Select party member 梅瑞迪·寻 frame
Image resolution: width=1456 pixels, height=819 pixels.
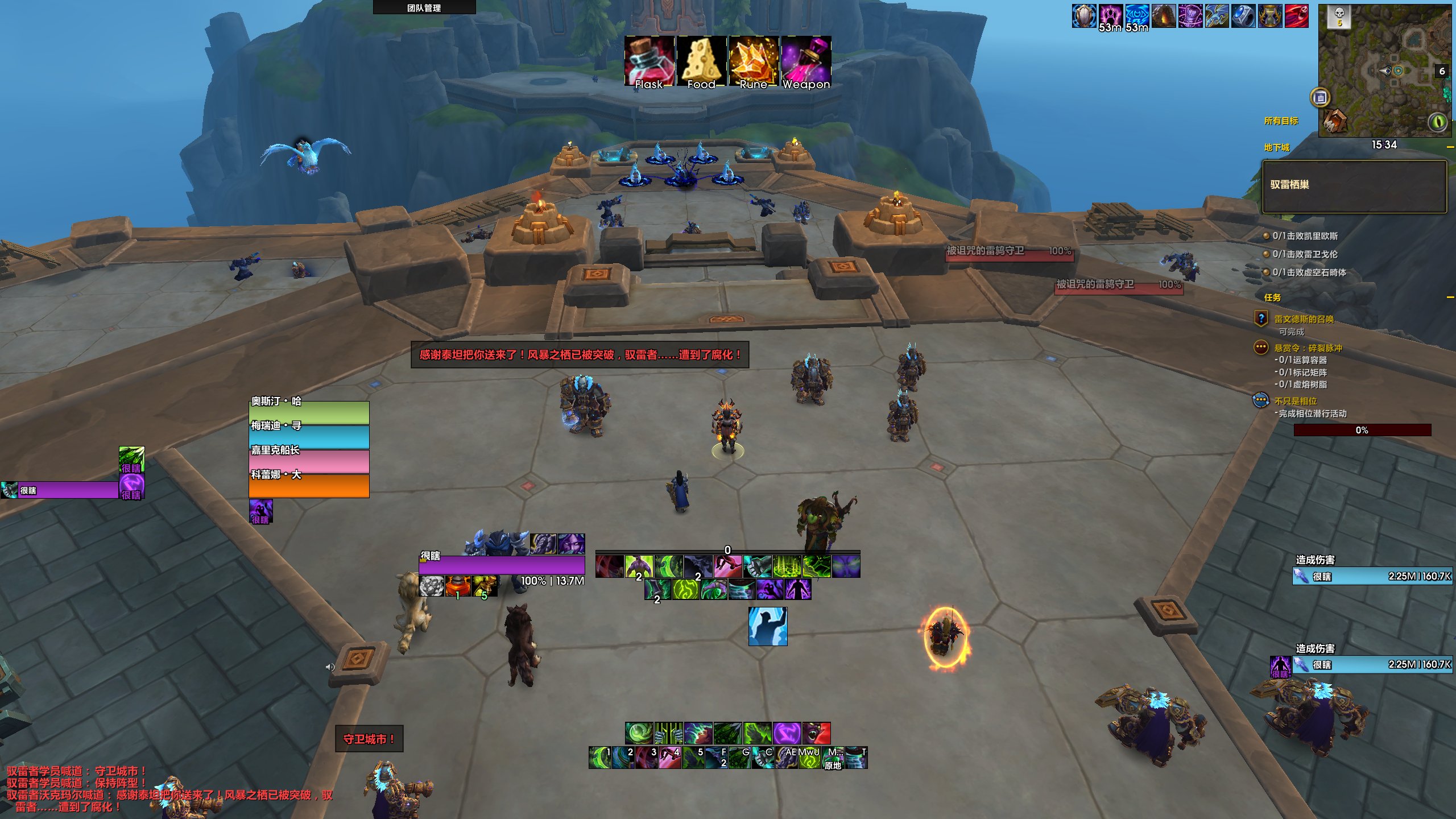(309, 437)
